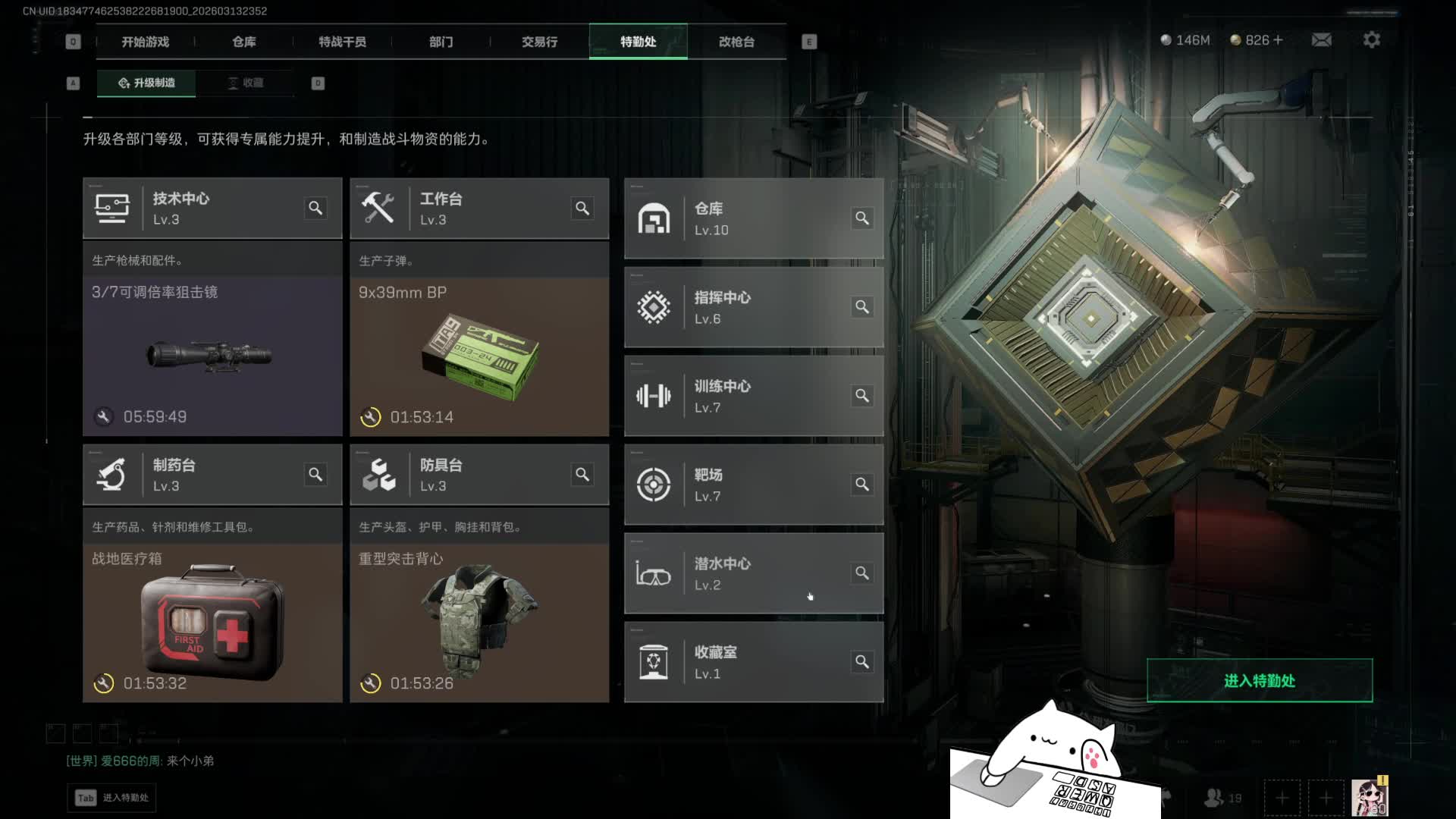Switch to the 收藏 sub-tab
The image size is (1456, 819).
(x=245, y=83)
